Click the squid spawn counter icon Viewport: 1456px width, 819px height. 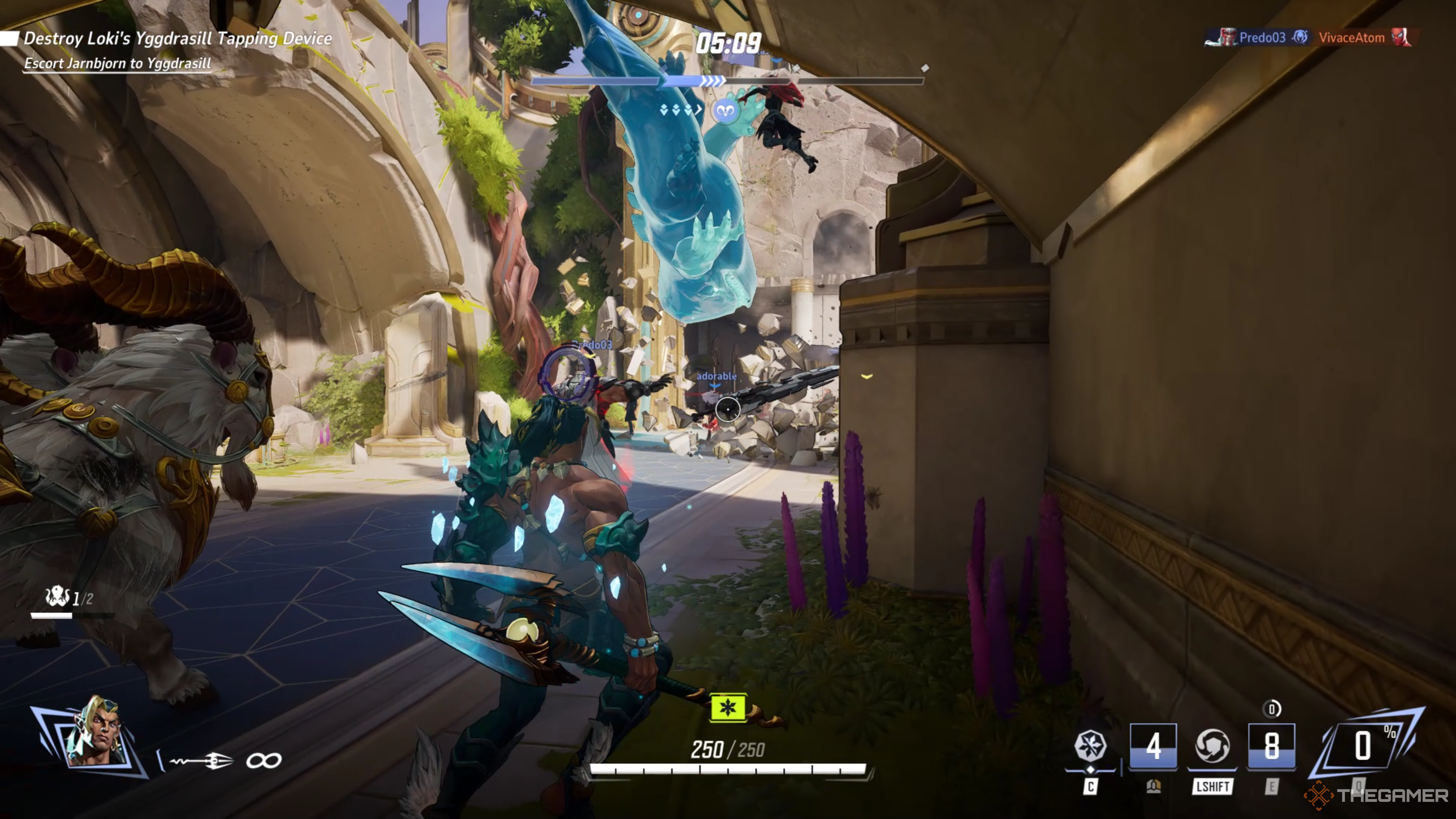click(56, 596)
